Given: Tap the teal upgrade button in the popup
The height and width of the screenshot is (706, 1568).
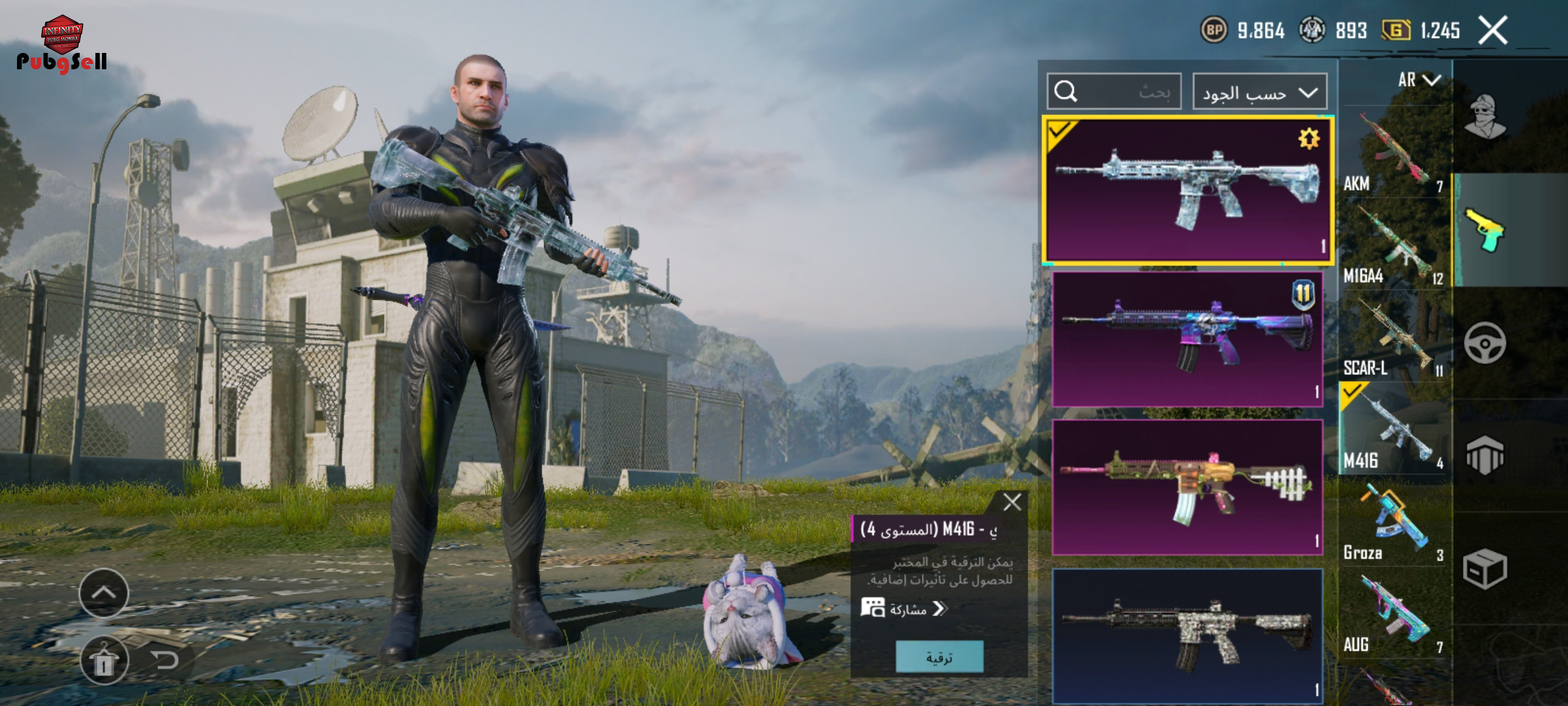Looking at the screenshot, I should point(939,657).
